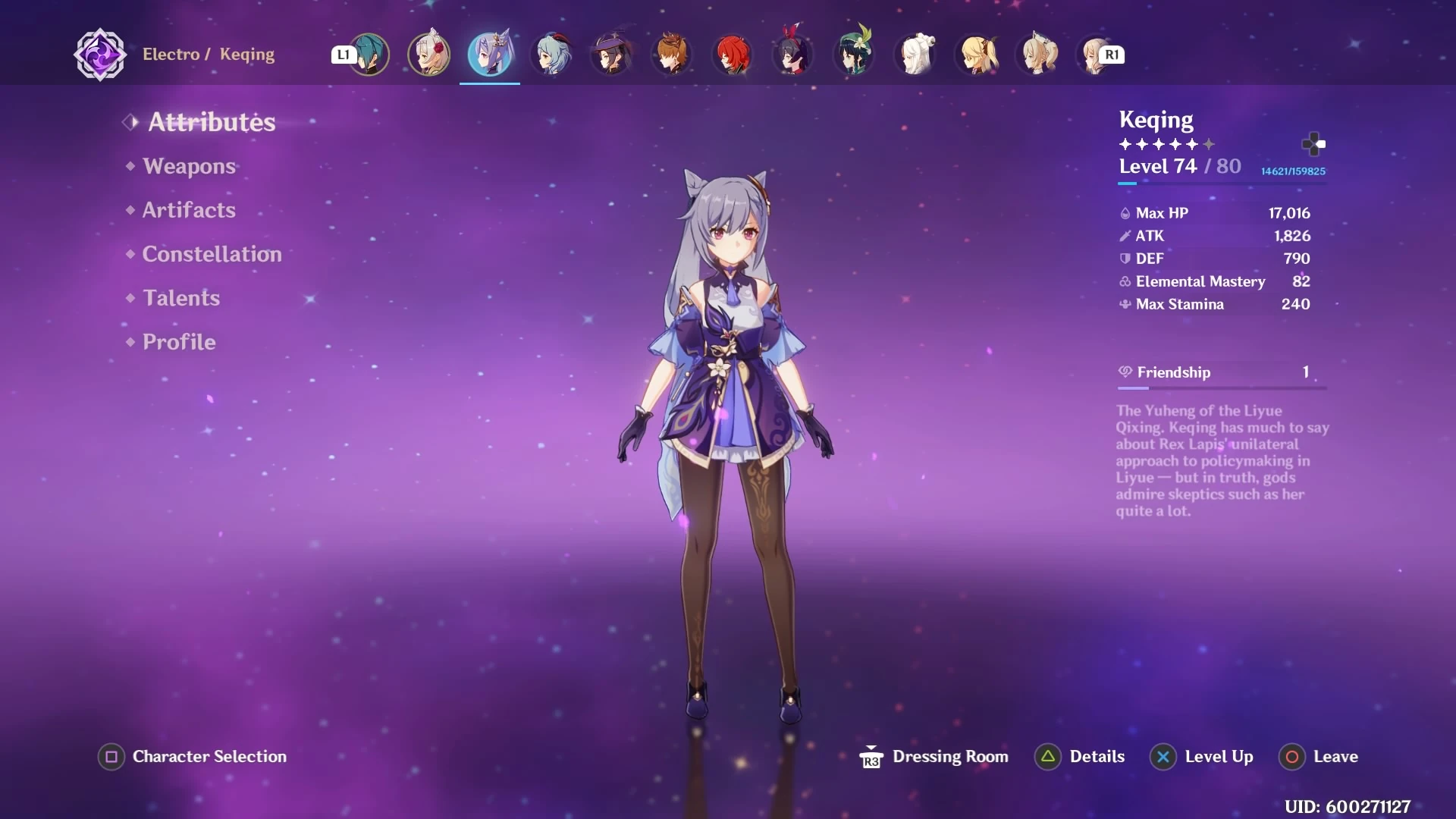The image size is (1456, 819).
Task: Click the Leave button
Action: tap(1335, 756)
